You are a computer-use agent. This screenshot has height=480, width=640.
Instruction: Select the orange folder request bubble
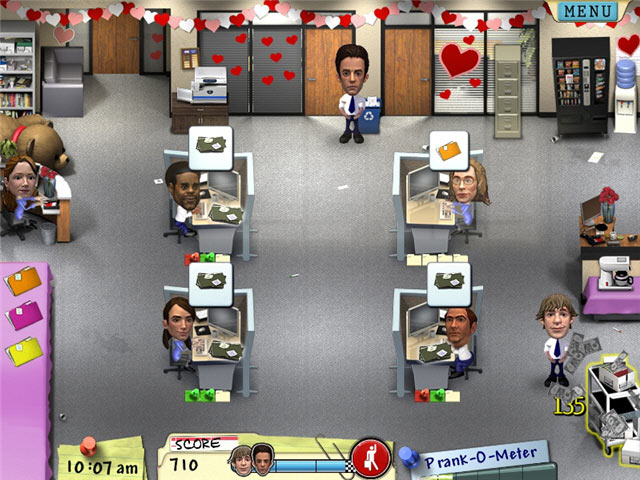[x=448, y=150]
